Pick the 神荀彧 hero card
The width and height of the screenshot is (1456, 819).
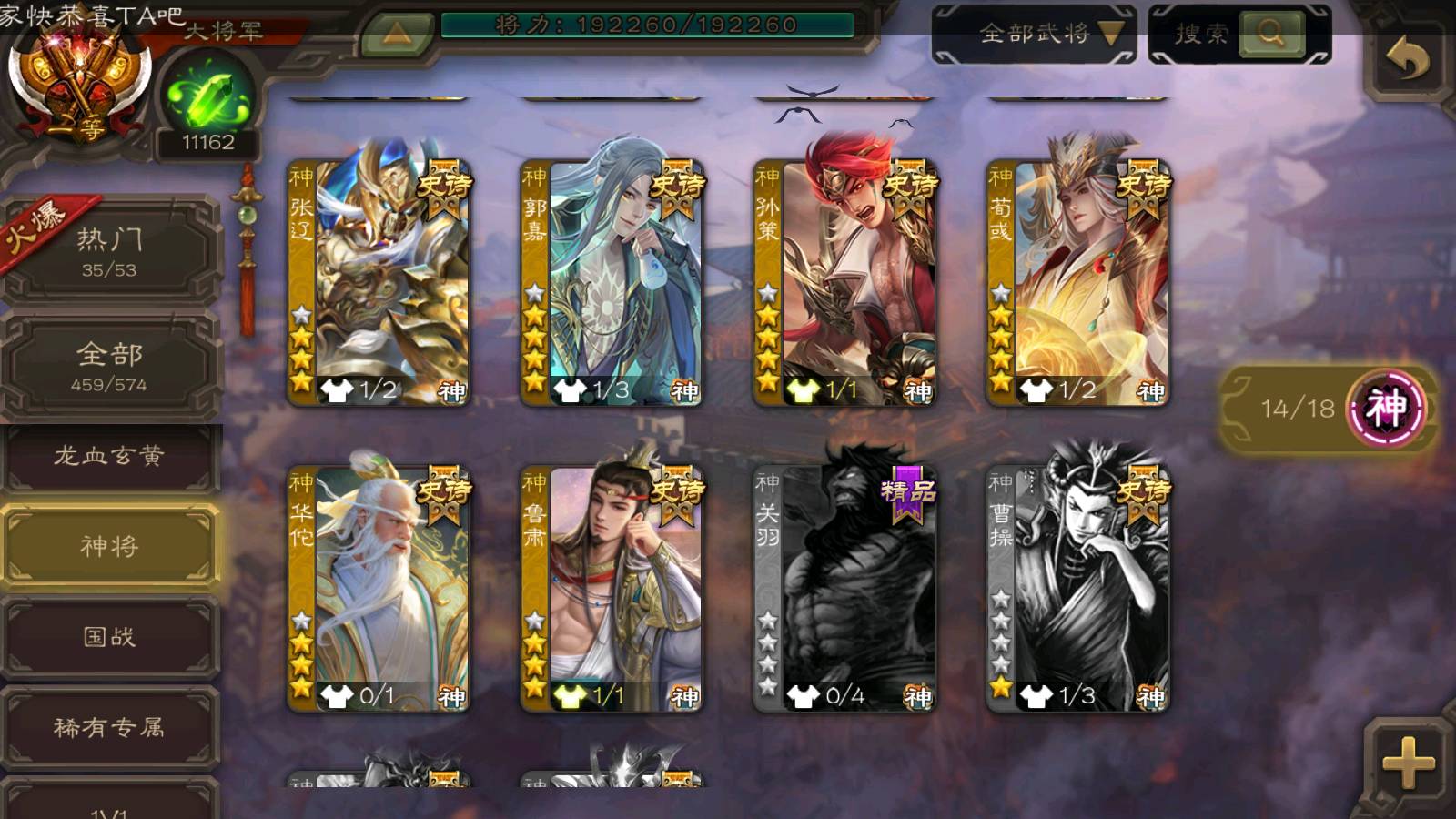coord(1077,282)
